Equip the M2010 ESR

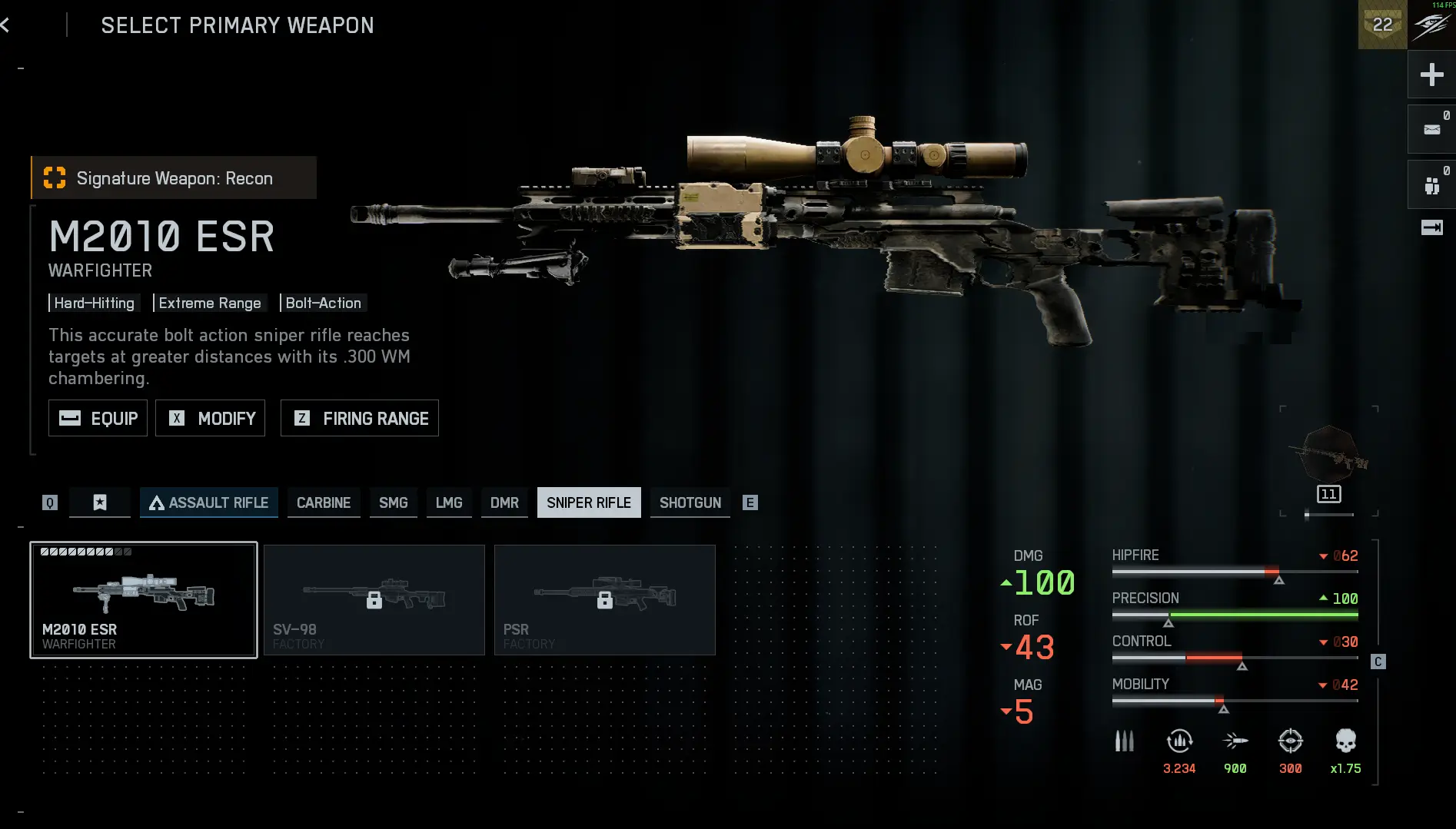[98, 419]
